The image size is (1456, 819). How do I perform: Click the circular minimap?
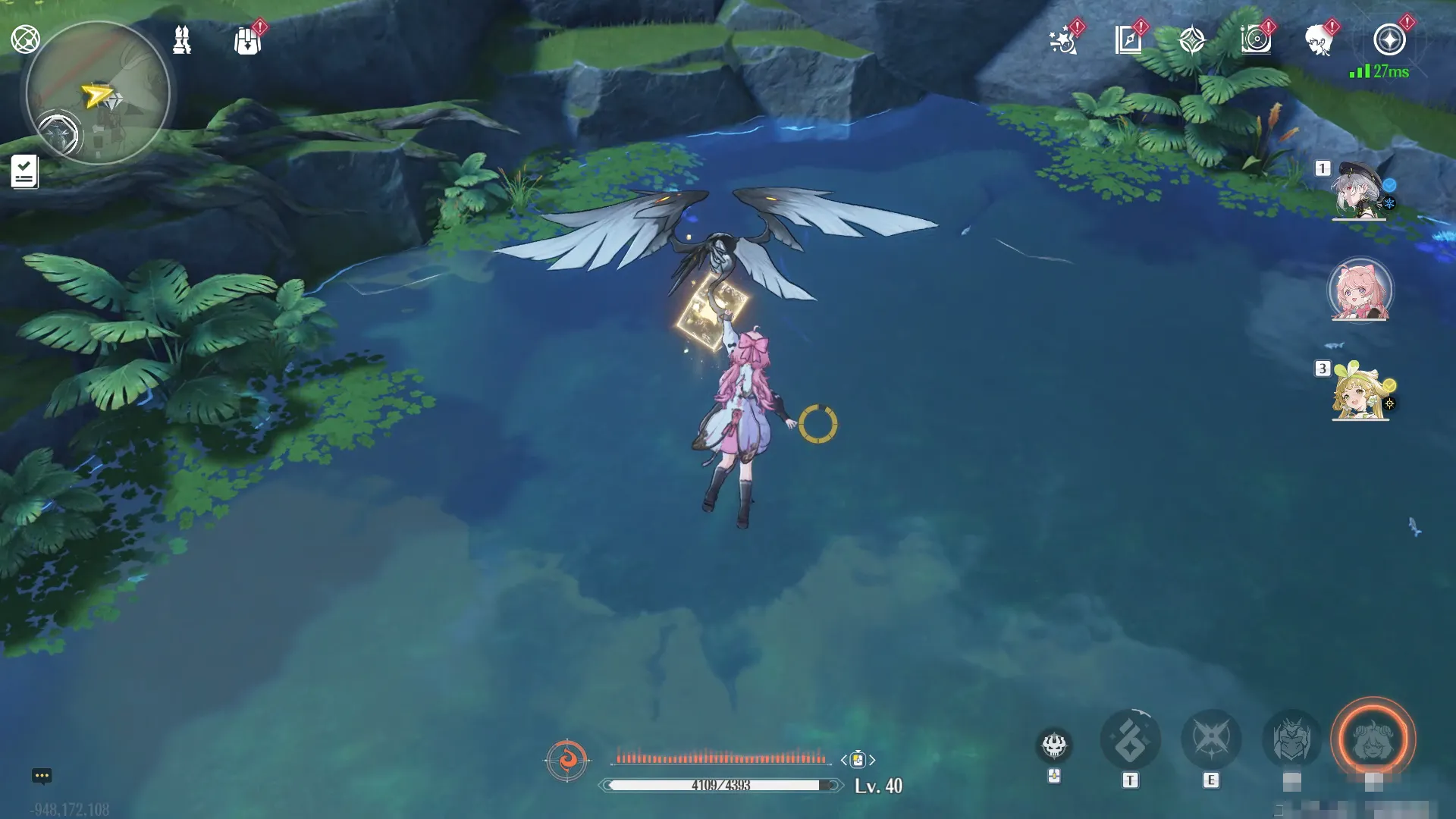point(97,93)
